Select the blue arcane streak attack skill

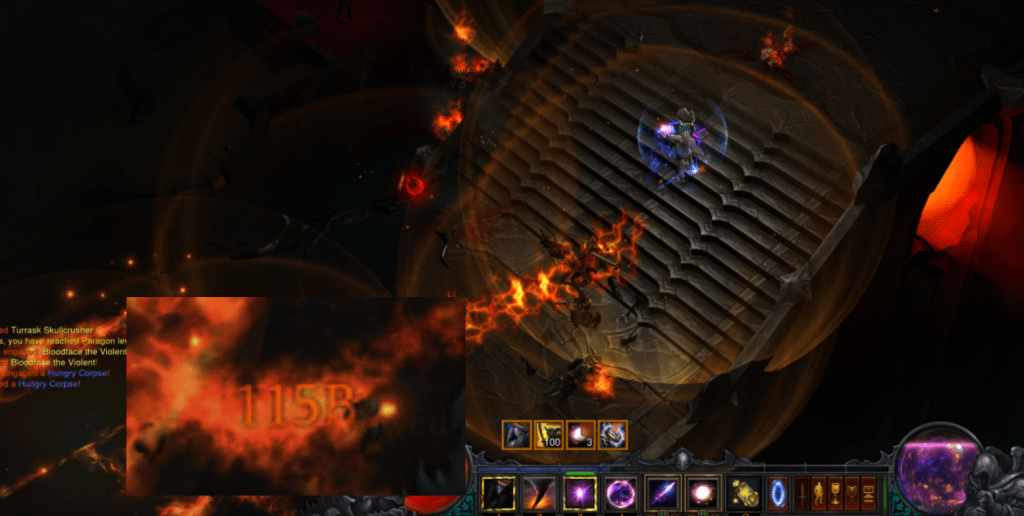coord(663,493)
